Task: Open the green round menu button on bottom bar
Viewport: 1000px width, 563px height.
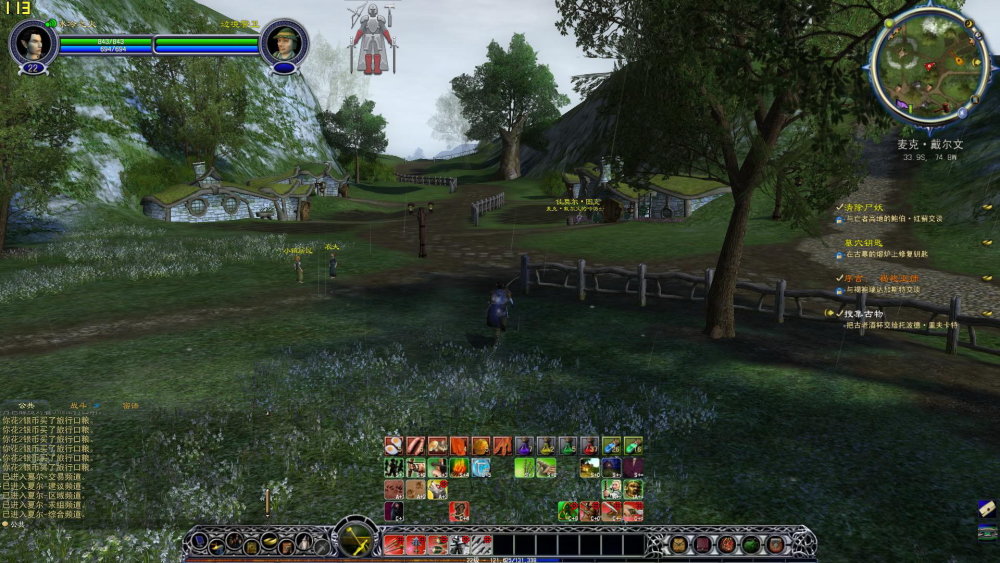Action: 750,544
